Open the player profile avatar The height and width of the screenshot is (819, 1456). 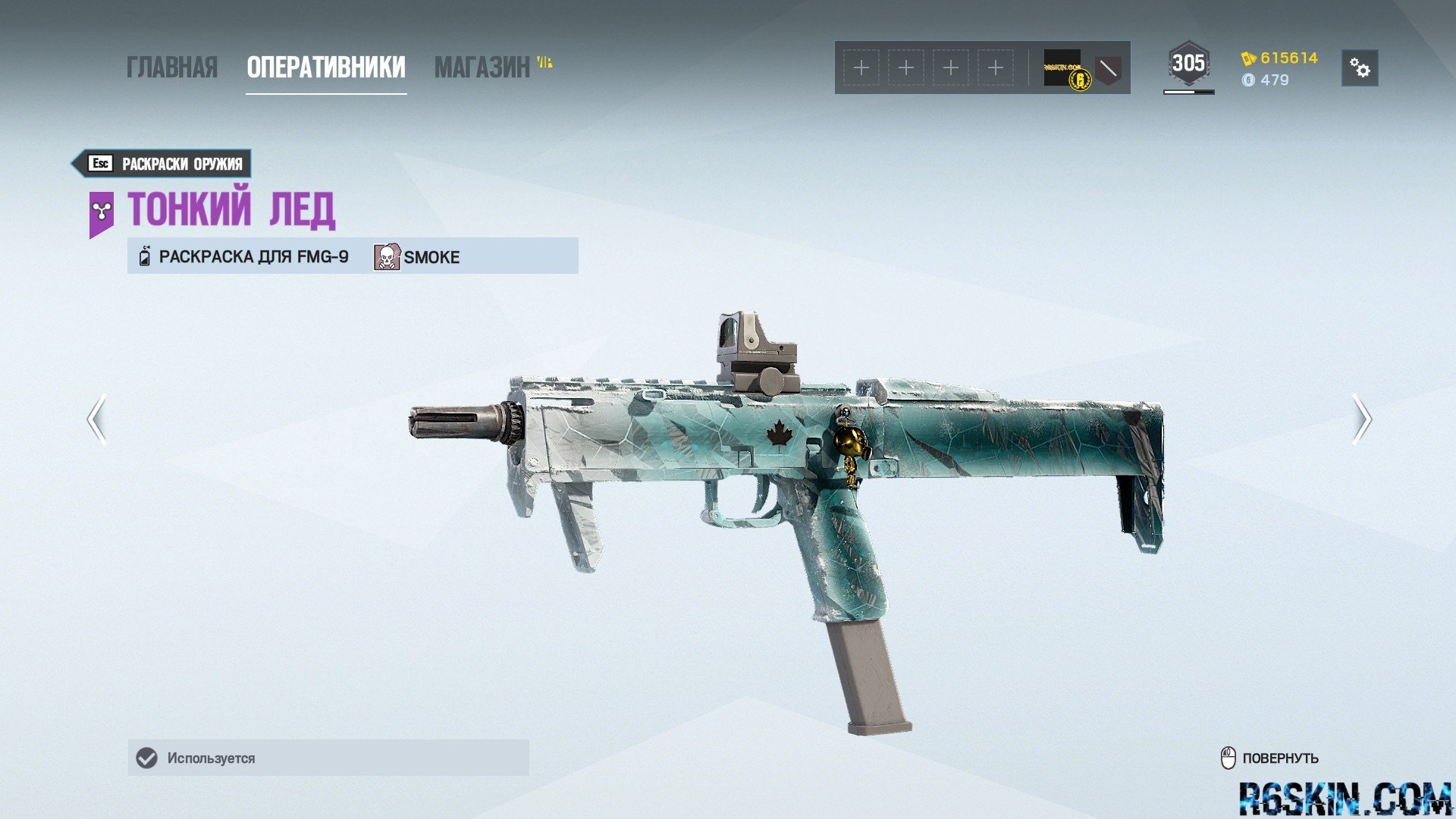click(1062, 67)
